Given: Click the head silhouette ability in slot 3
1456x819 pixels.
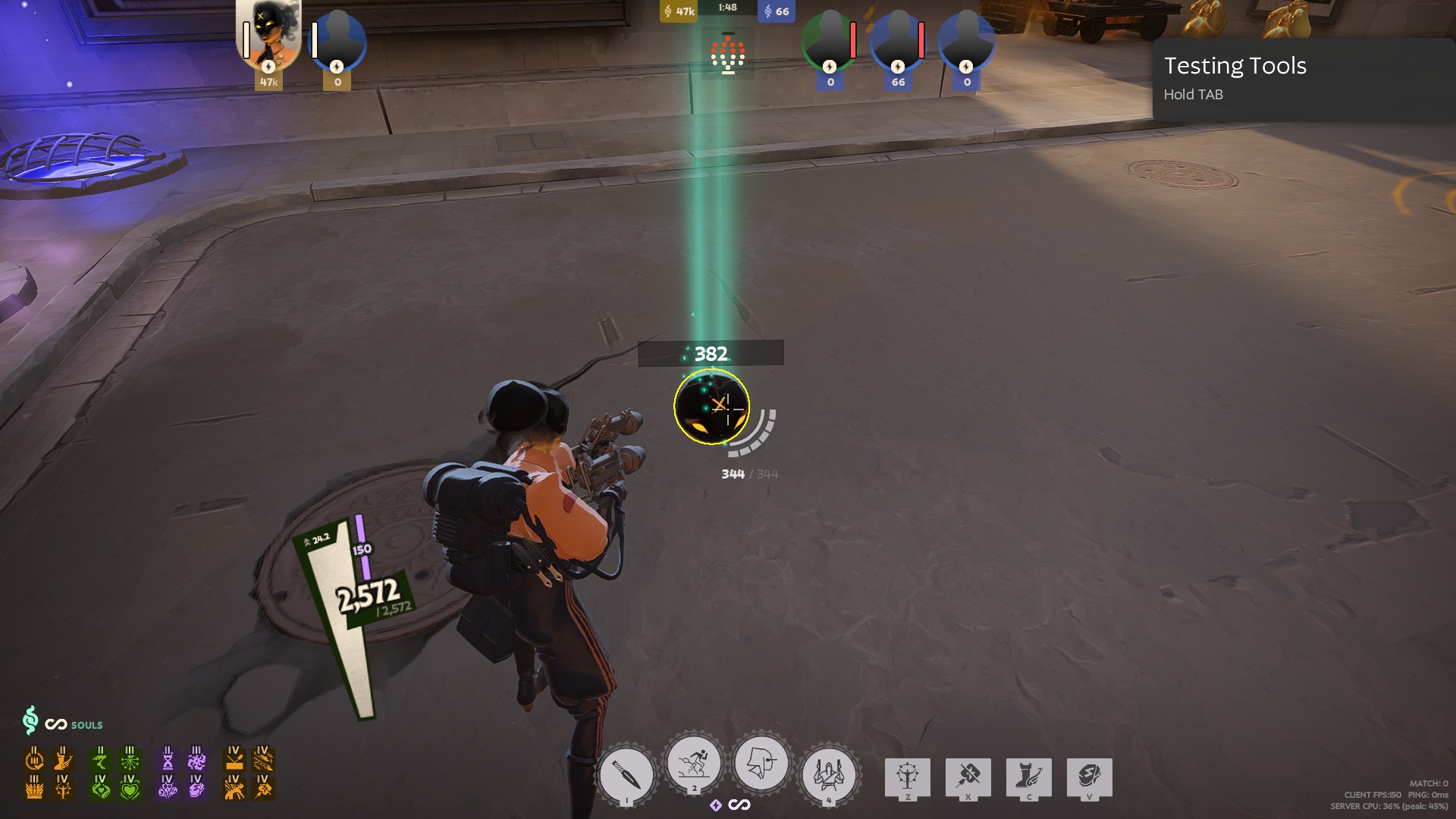Looking at the screenshot, I should 761,763.
